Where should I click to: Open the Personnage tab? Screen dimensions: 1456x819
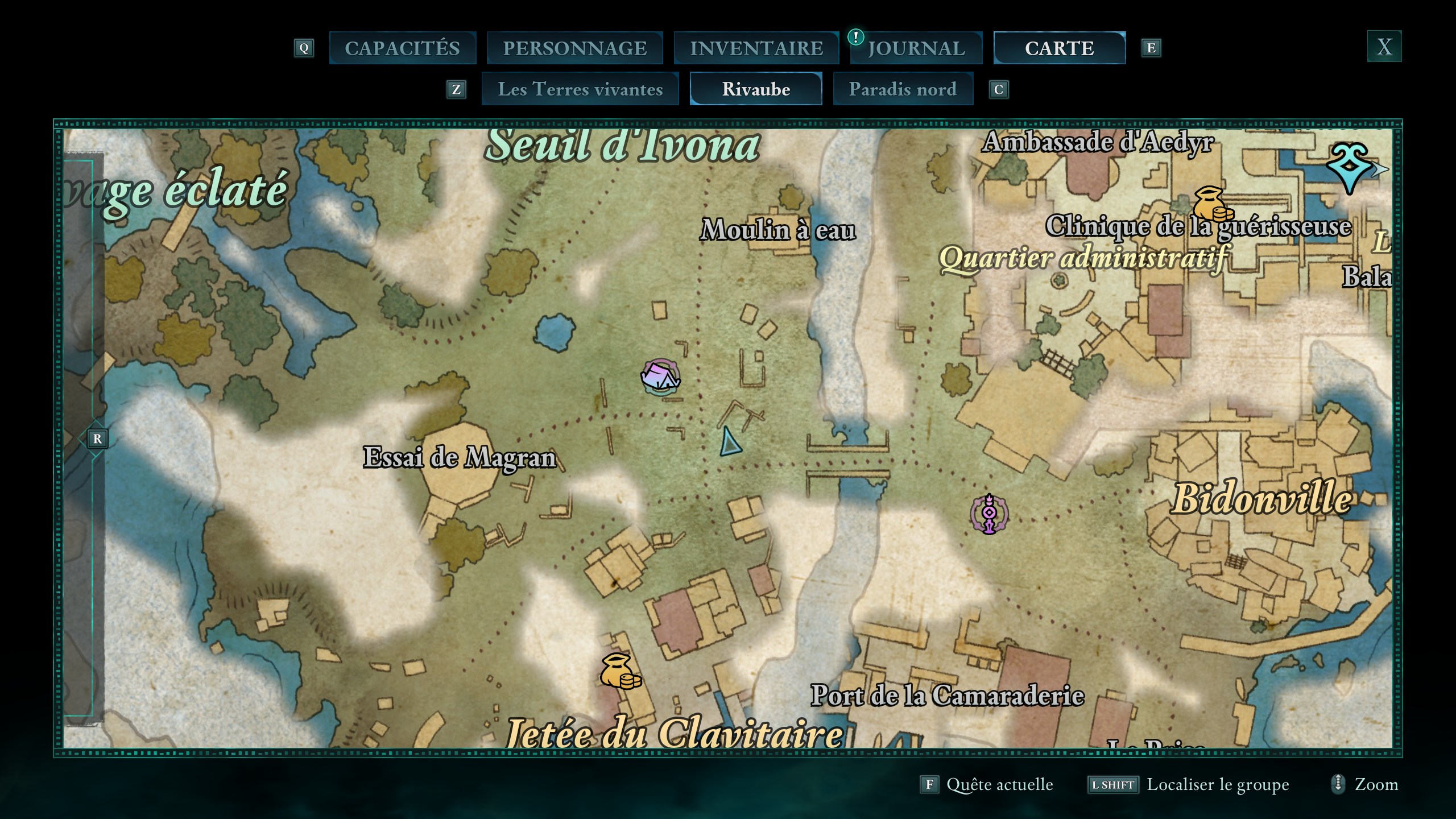(x=574, y=48)
